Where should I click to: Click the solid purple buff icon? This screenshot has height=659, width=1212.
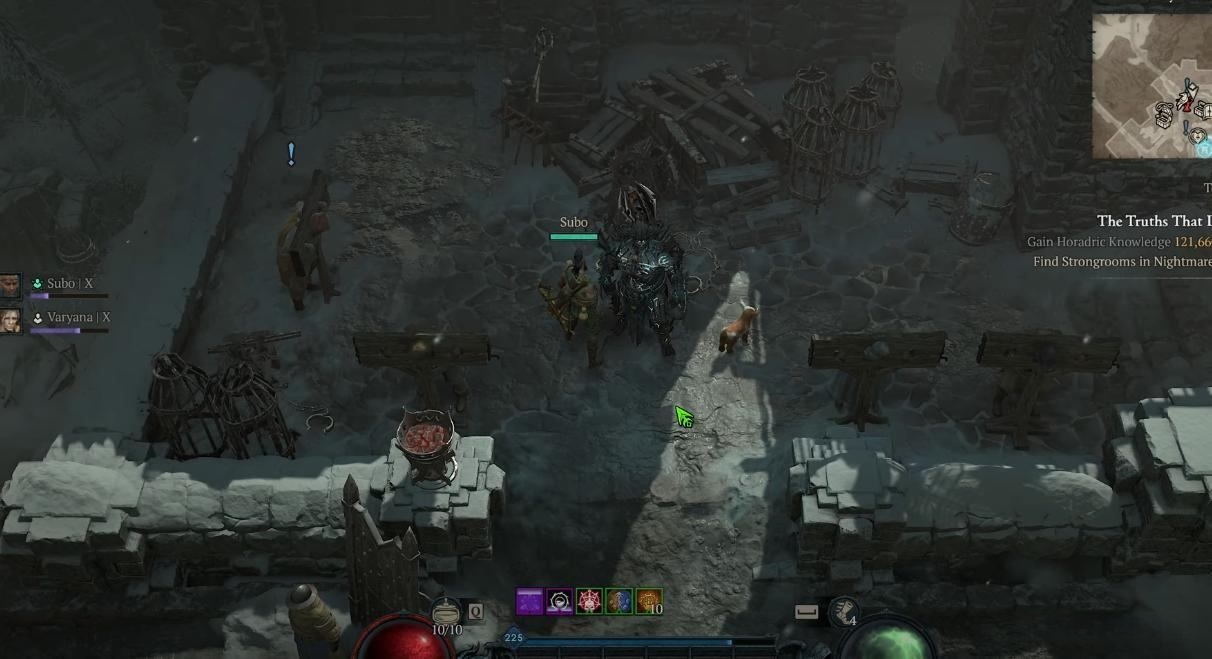point(529,601)
